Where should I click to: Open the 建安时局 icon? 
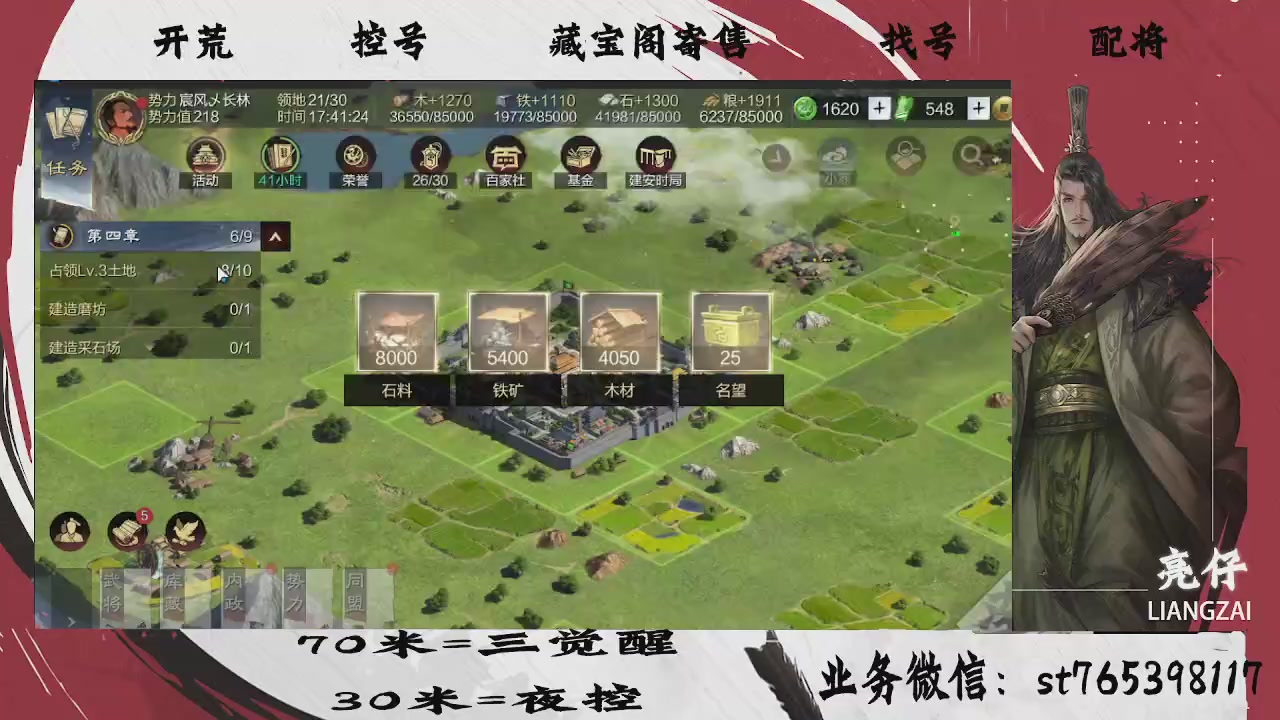656,157
